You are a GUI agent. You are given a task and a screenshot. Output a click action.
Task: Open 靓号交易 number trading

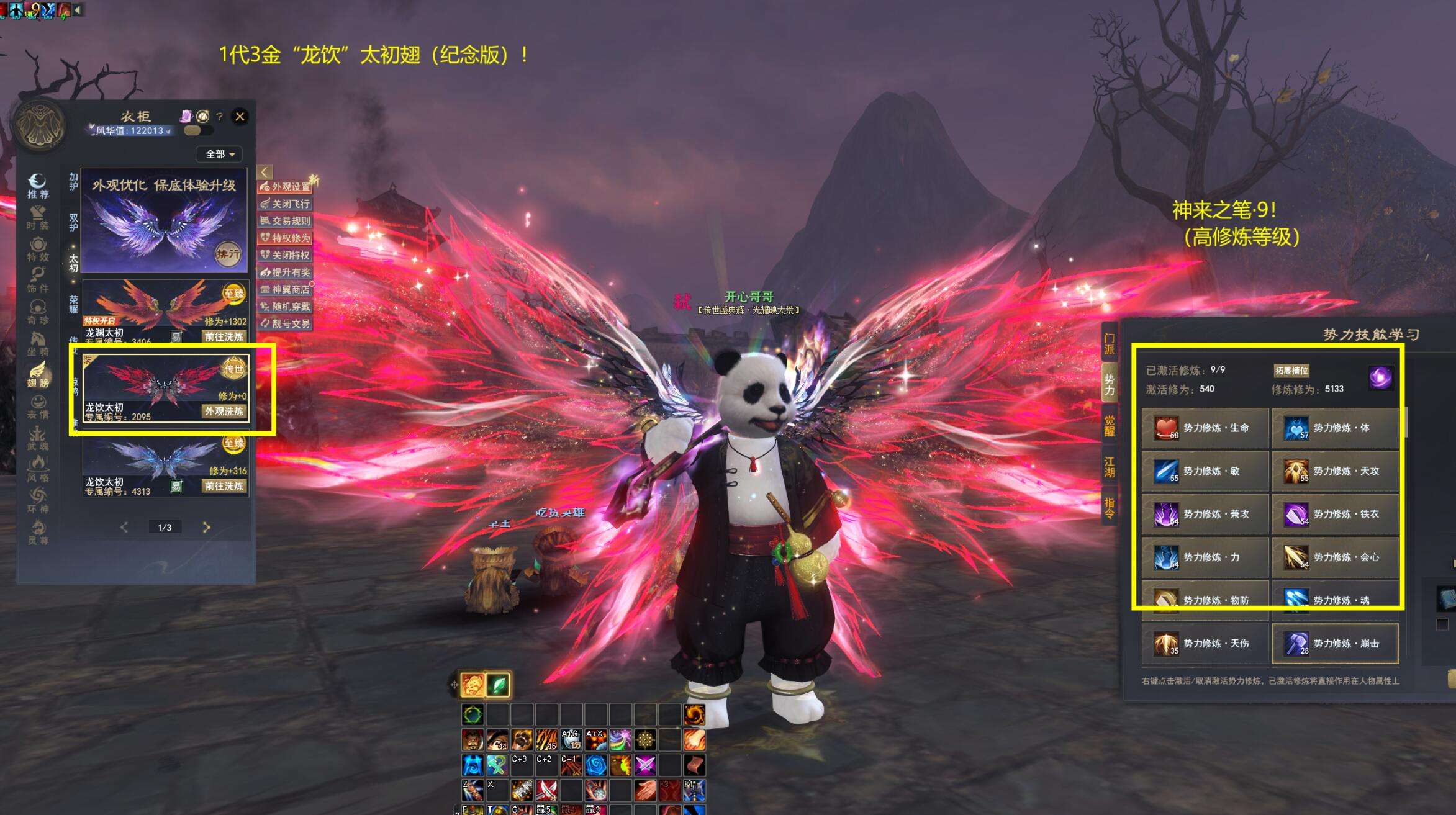[x=286, y=323]
